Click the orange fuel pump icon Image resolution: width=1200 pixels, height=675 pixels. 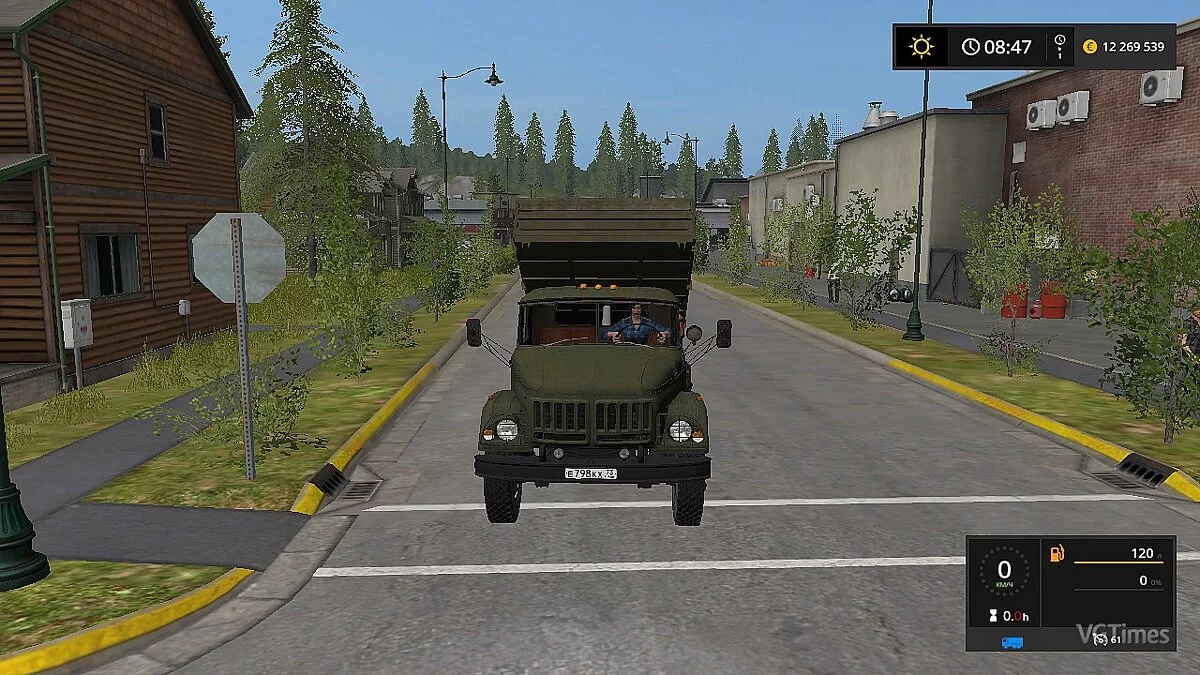(x=1056, y=553)
